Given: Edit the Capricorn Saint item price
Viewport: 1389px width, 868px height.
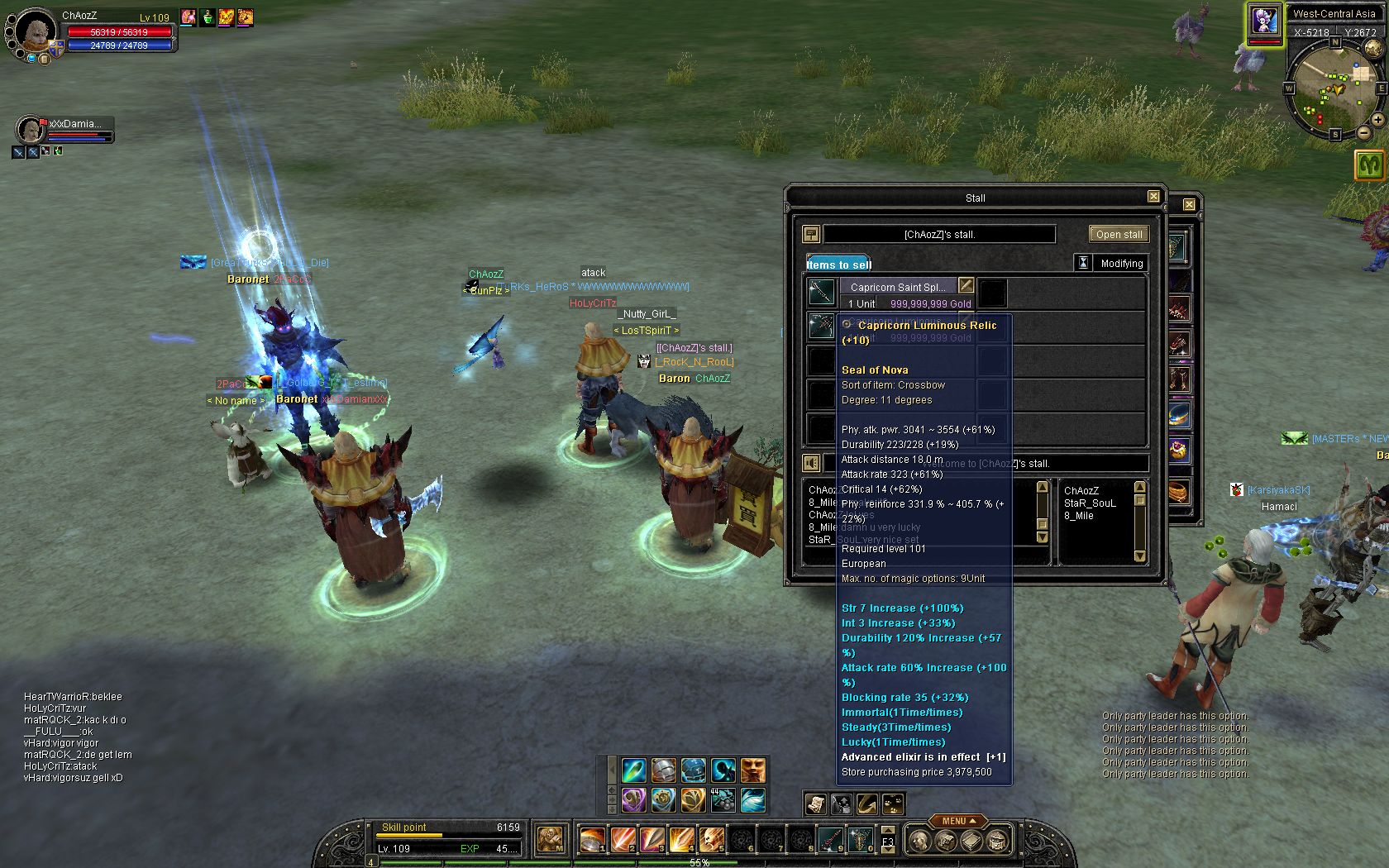Looking at the screenshot, I should 966,286.
